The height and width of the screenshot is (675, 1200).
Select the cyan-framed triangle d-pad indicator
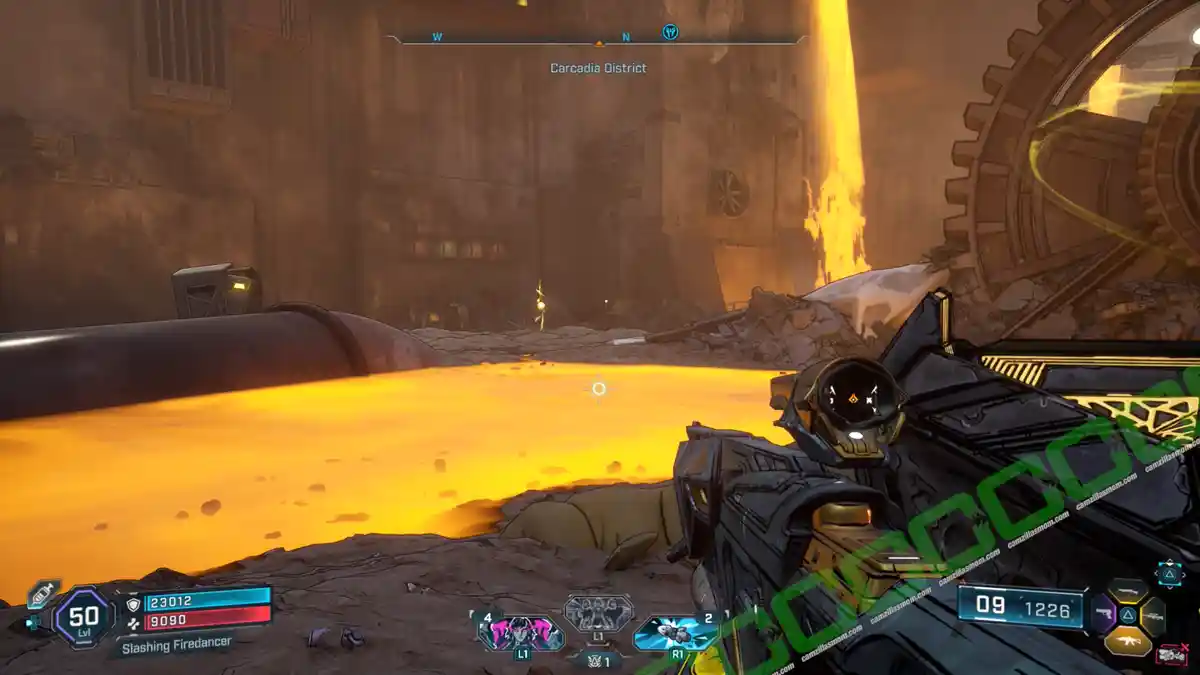pyautogui.click(x=1169, y=572)
